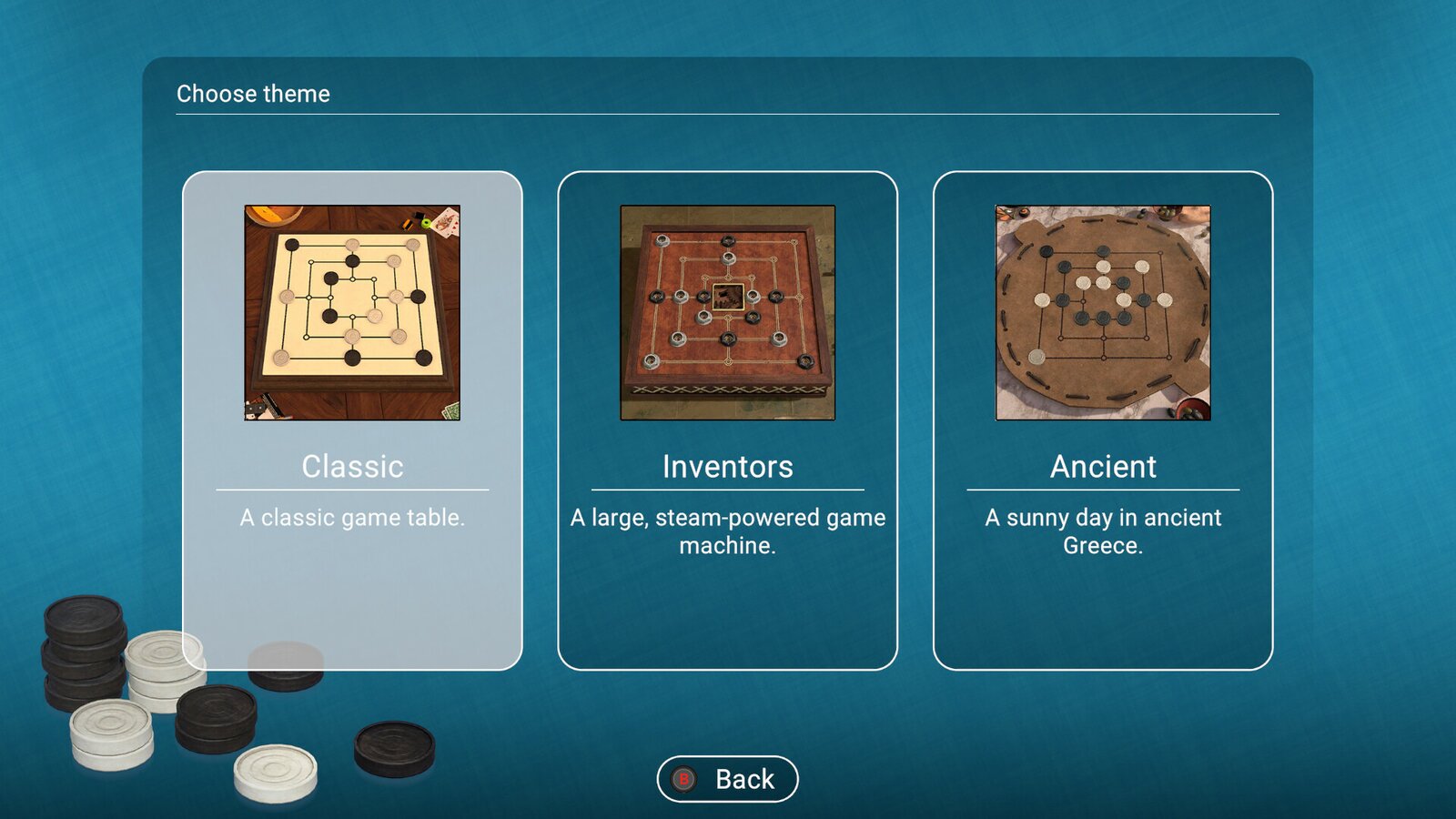1456x819 pixels.
Task: Click the Choose theme heading
Action: coord(253,93)
